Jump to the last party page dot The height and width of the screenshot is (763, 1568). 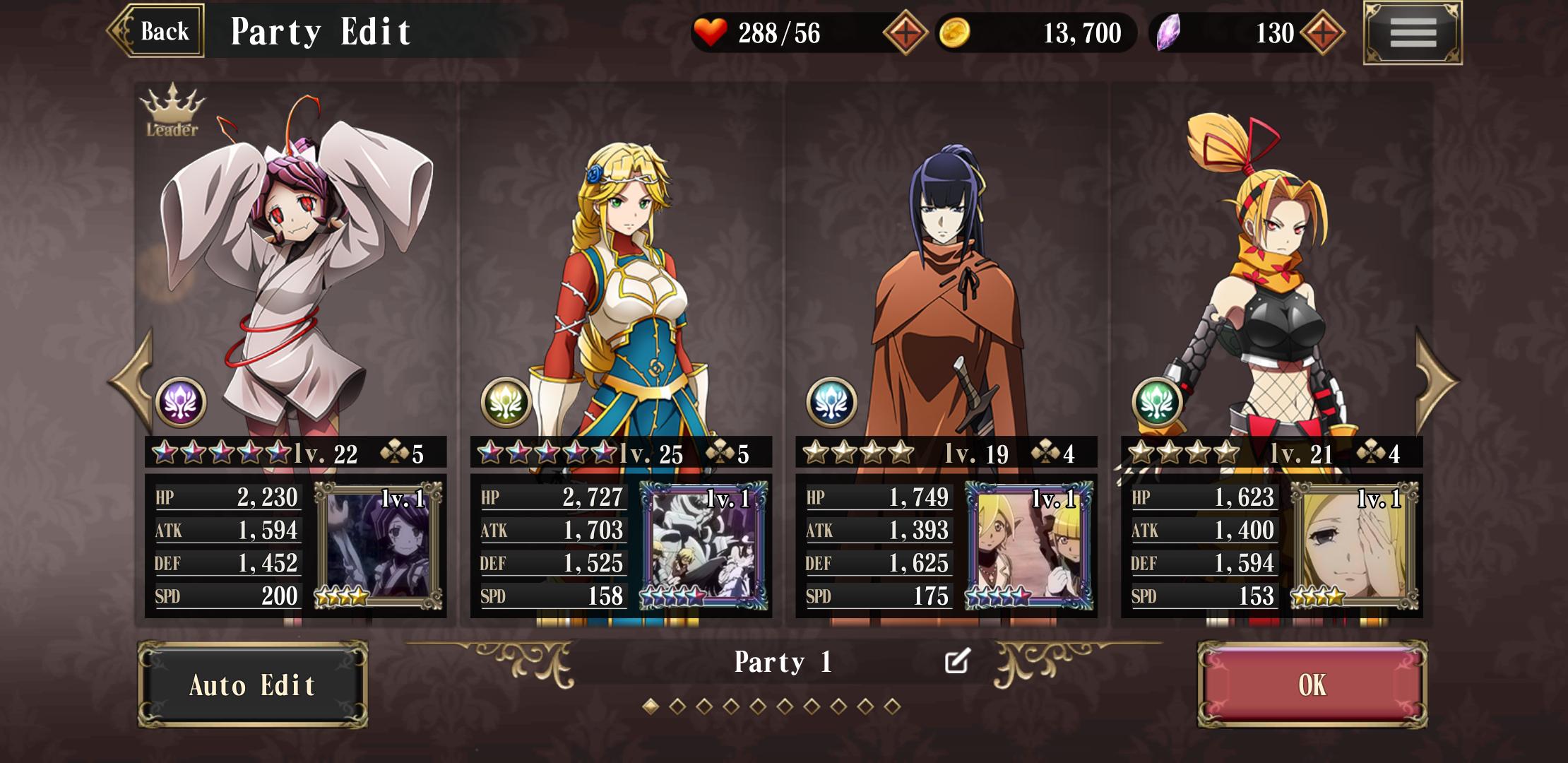click(892, 706)
